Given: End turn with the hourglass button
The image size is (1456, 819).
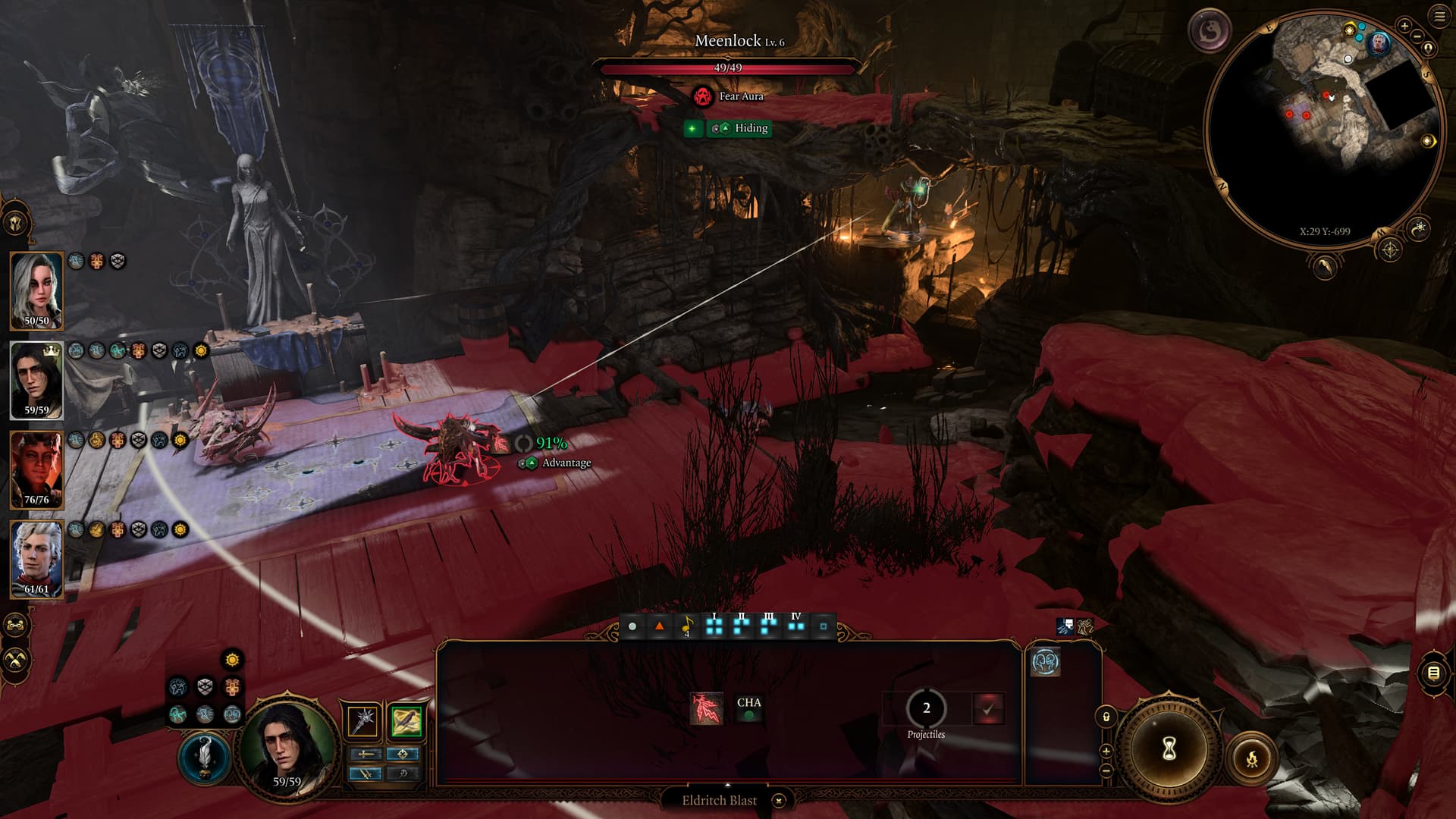Looking at the screenshot, I should pos(1169,749).
